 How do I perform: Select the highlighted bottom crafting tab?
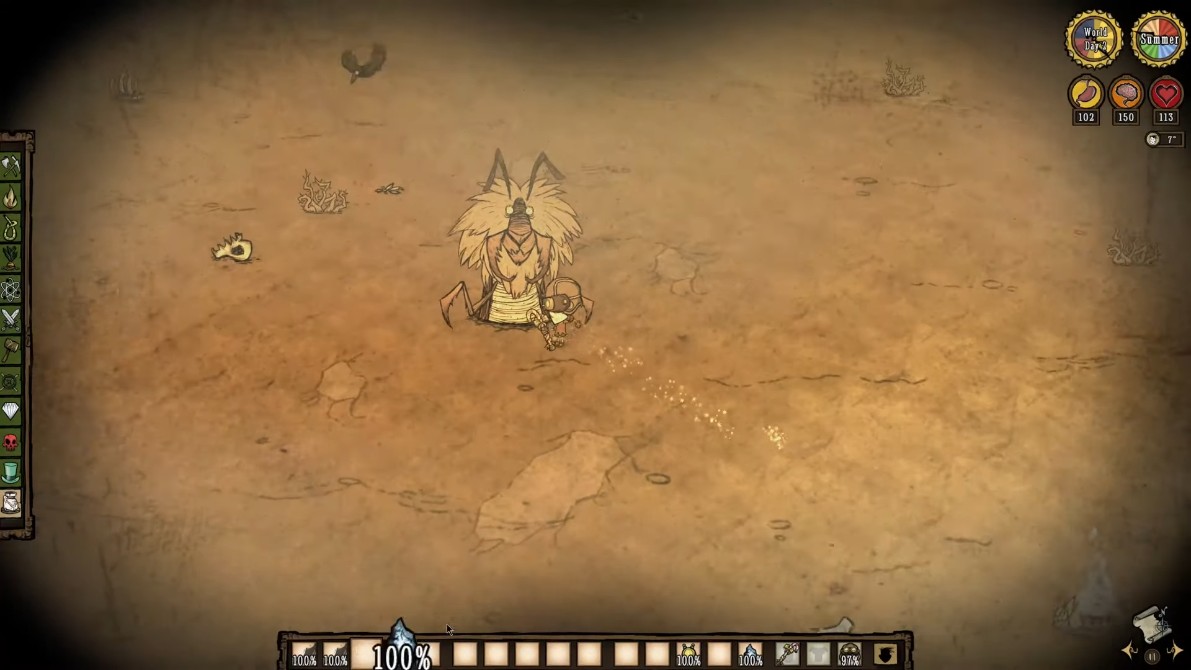pyautogui.click(x=11, y=503)
